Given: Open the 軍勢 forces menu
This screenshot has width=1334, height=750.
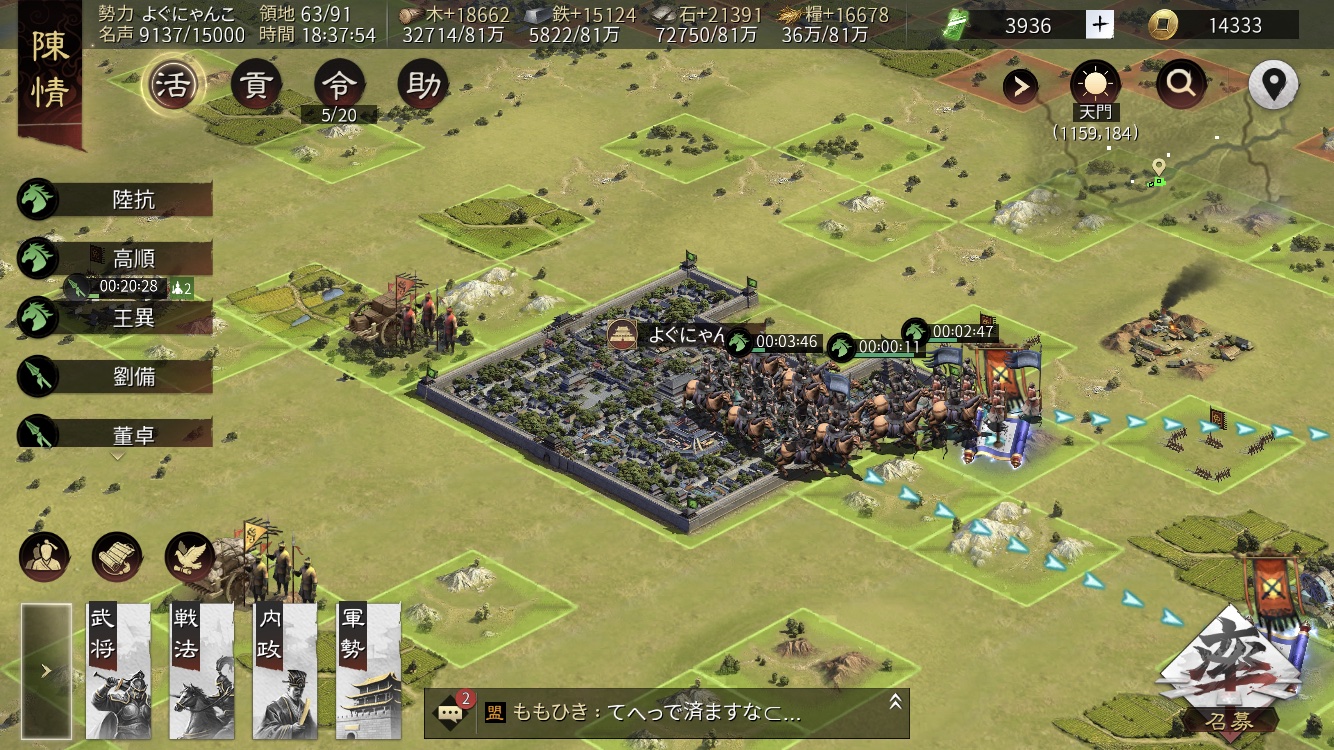Looking at the screenshot, I should coord(368,670).
